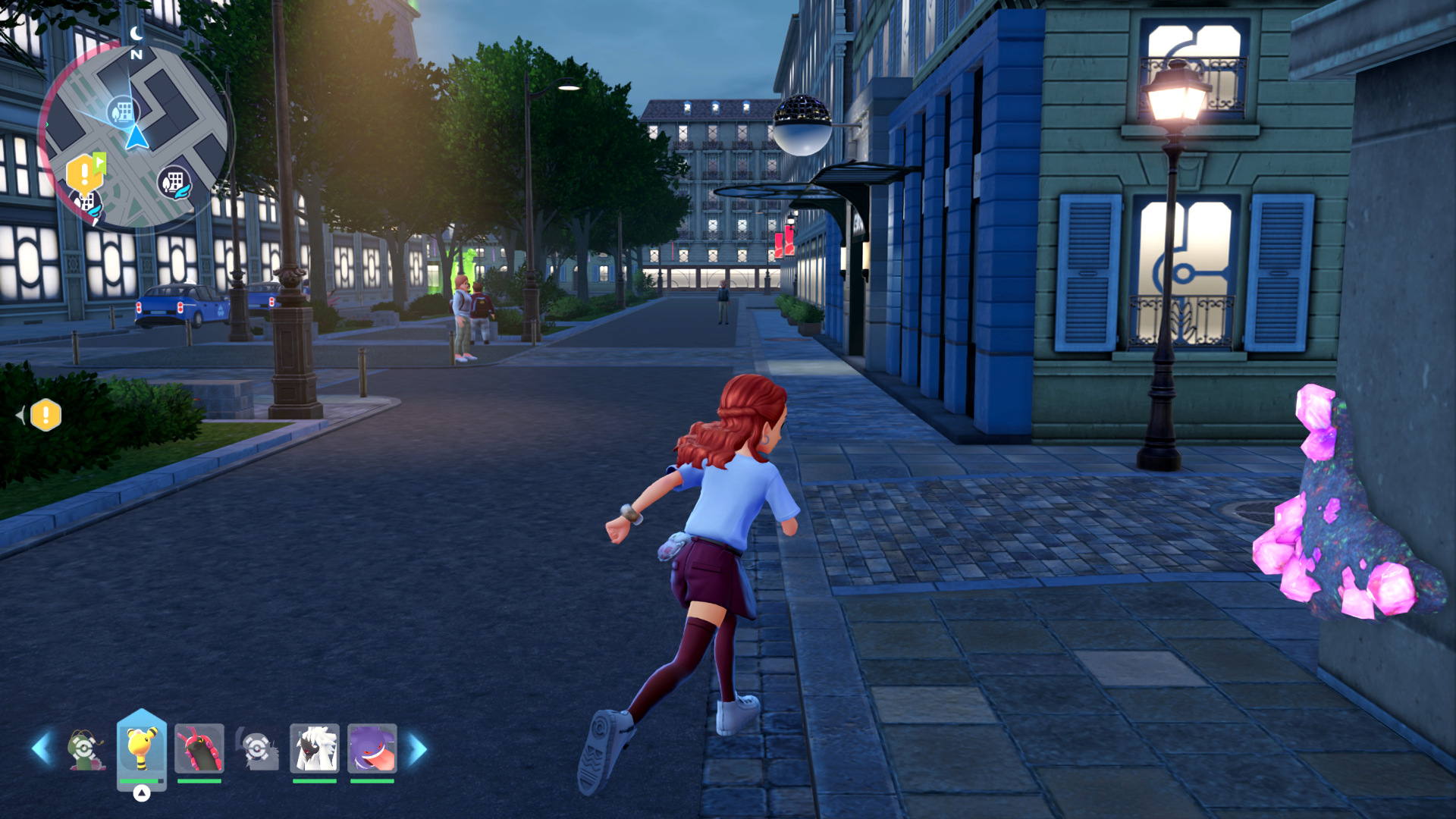Cycle party left with the blue arrow

pyautogui.click(x=42, y=748)
